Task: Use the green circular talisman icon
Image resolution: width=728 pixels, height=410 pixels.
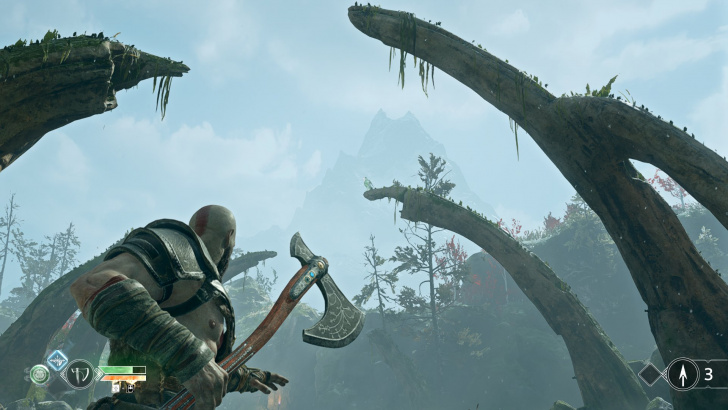Action: click(x=40, y=374)
